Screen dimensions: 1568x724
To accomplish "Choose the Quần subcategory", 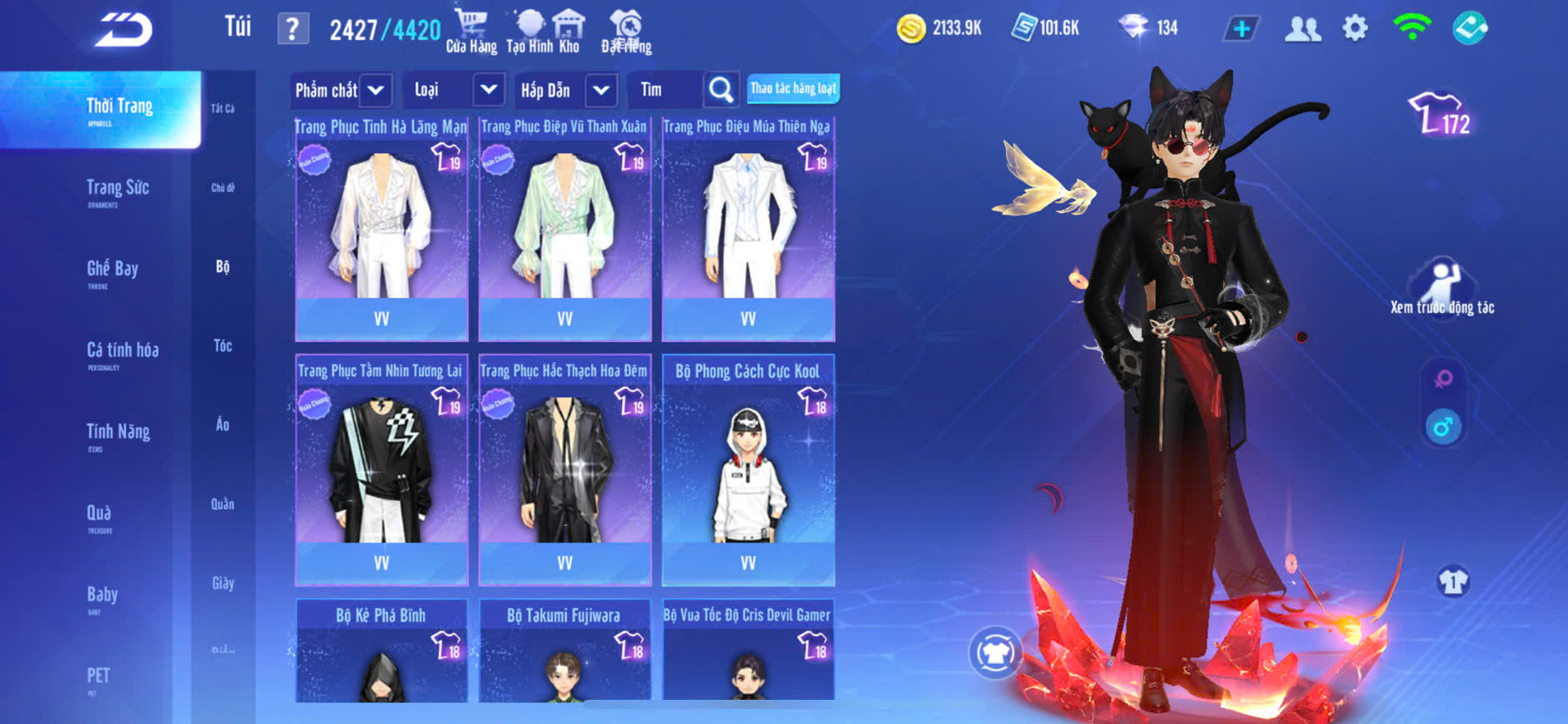I will click(222, 503).
